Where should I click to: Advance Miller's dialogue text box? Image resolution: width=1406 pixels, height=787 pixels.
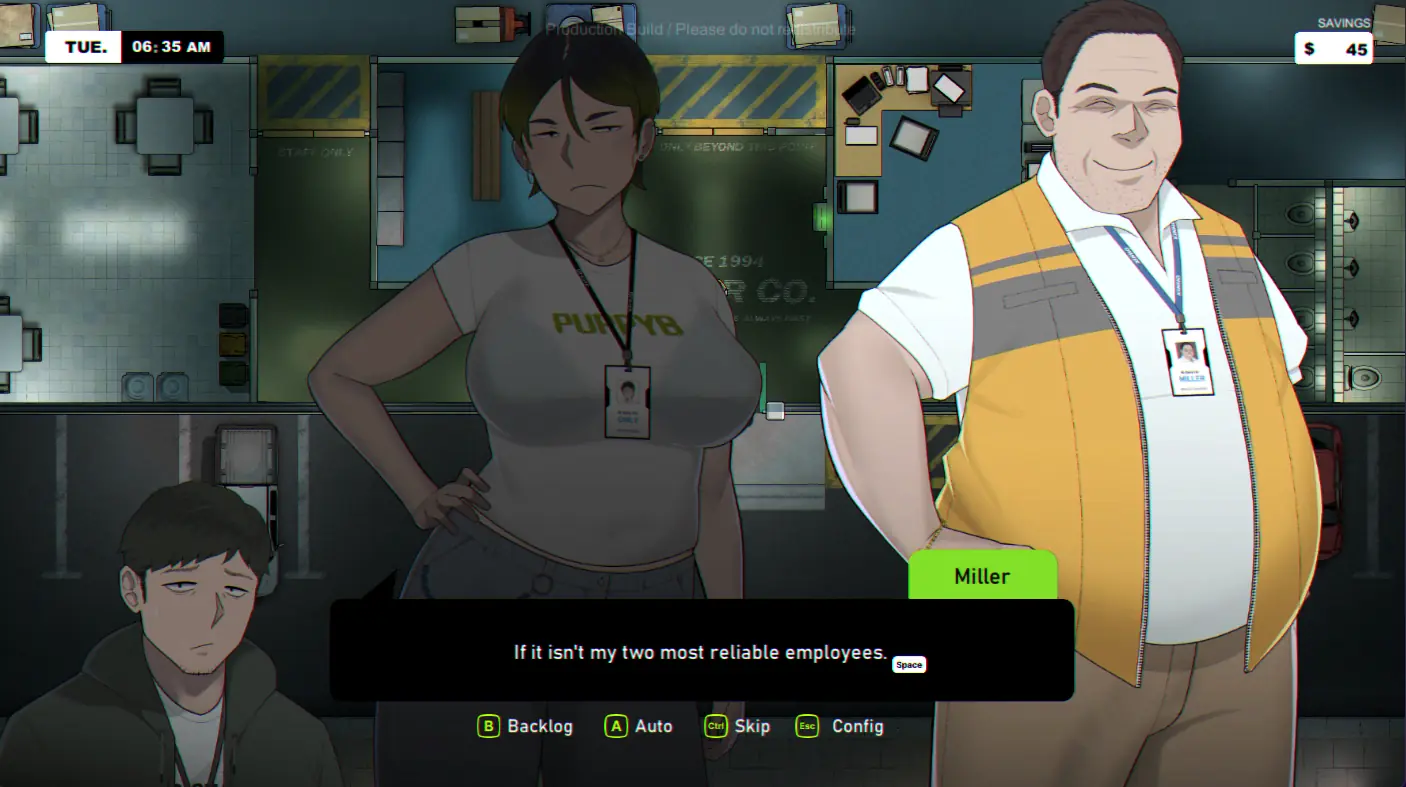[x=701, y=651]
